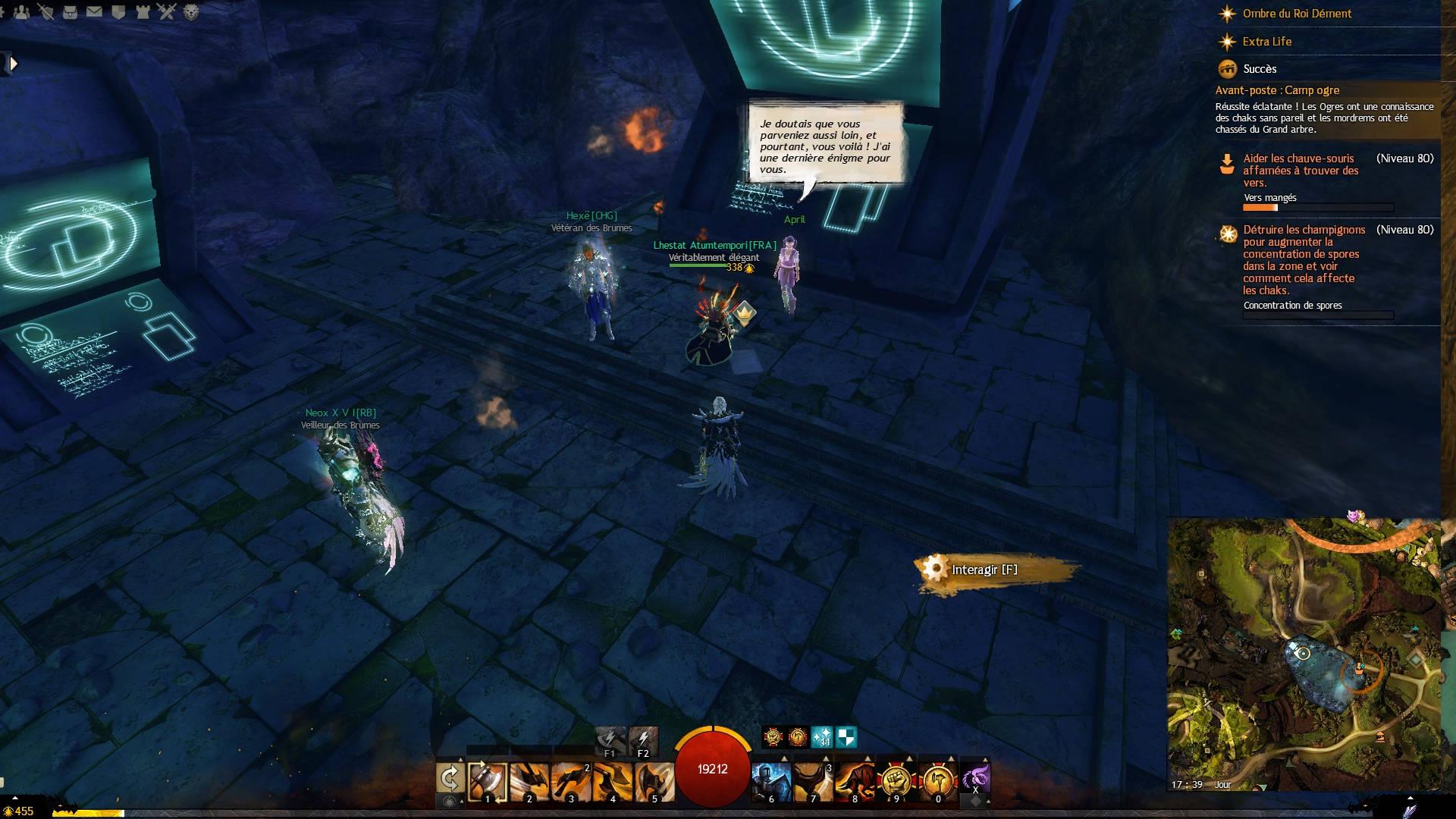Open the World vs World tower icon

pyautogui.click(x=142, y=11)
